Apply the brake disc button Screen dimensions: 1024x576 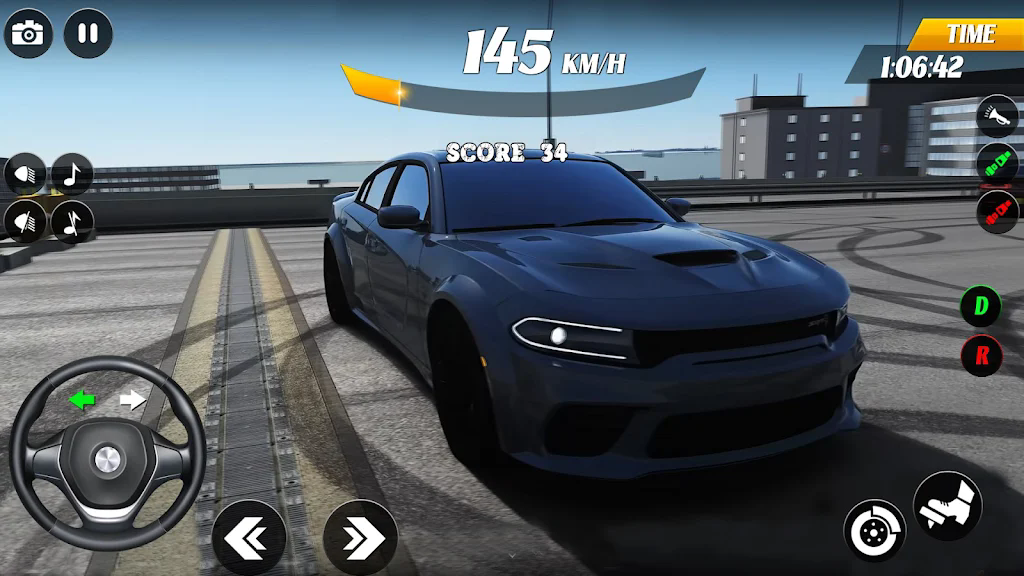[x=874, y=530]
